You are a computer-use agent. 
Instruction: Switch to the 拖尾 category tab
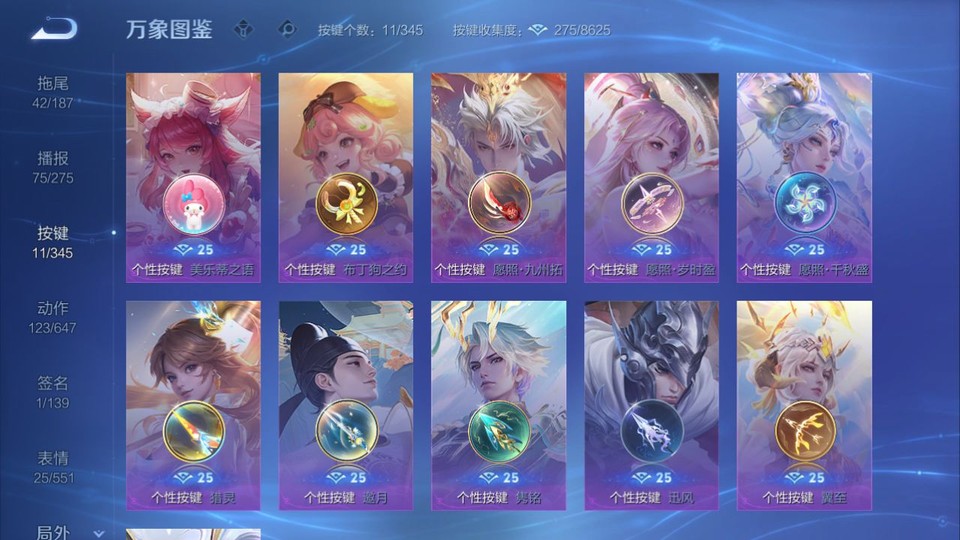tap(53, 91)
